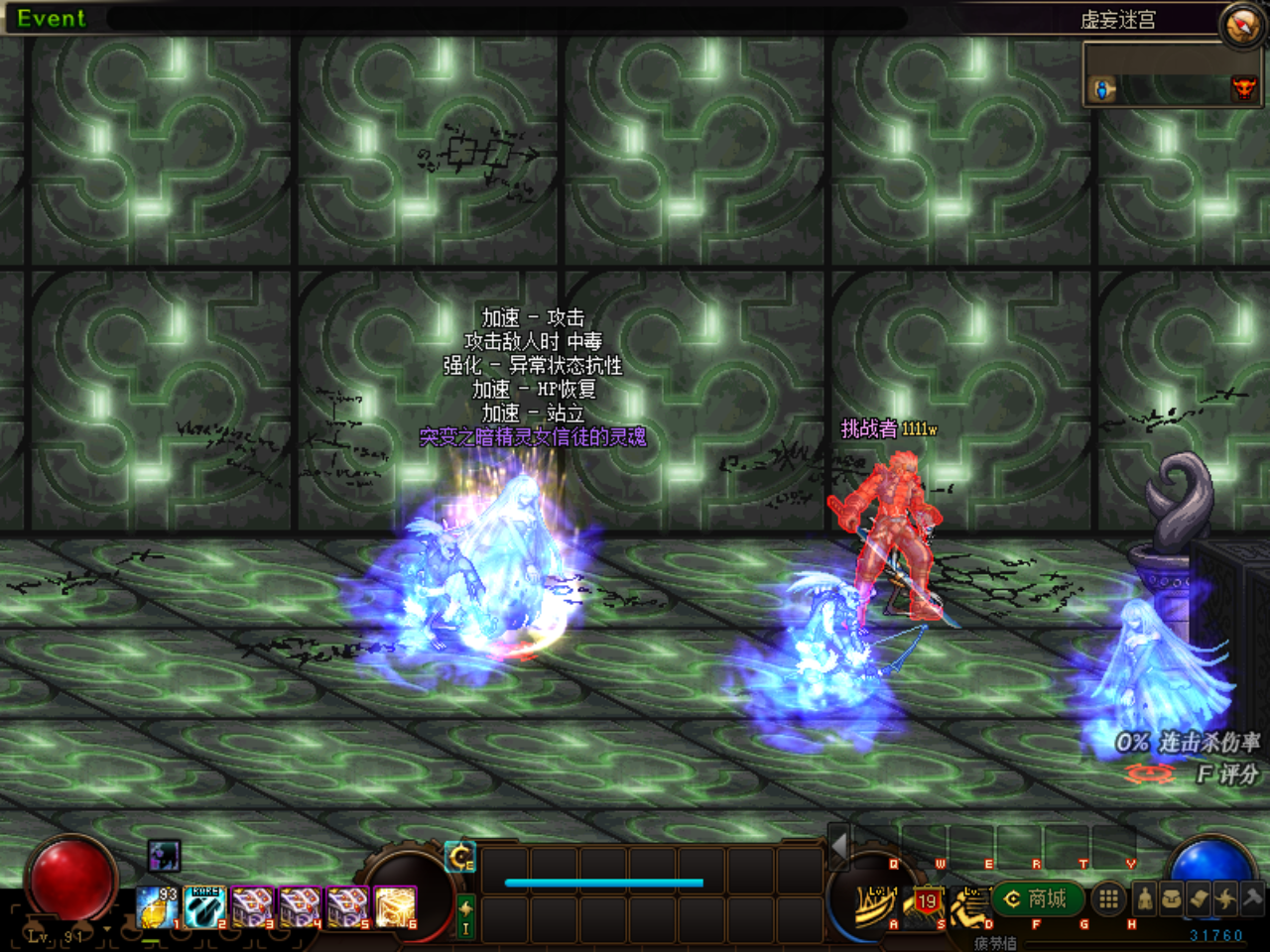The width and height of the screenshot is (1270, 952).
Task: Select the purple chest in quick slot 3
Action: (250, 906)
